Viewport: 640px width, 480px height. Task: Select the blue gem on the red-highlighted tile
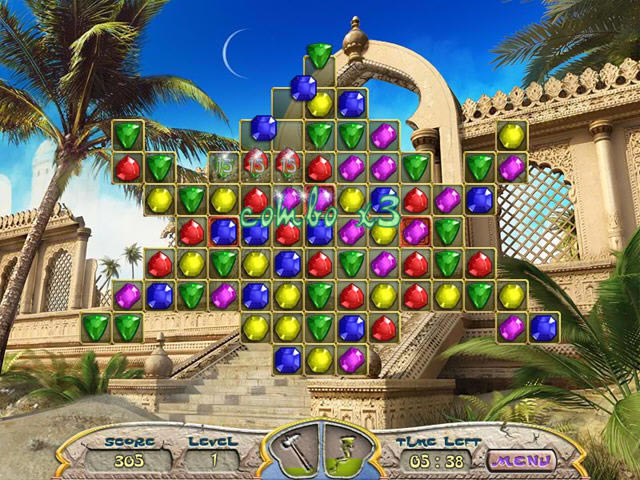(x=223, y=232)
